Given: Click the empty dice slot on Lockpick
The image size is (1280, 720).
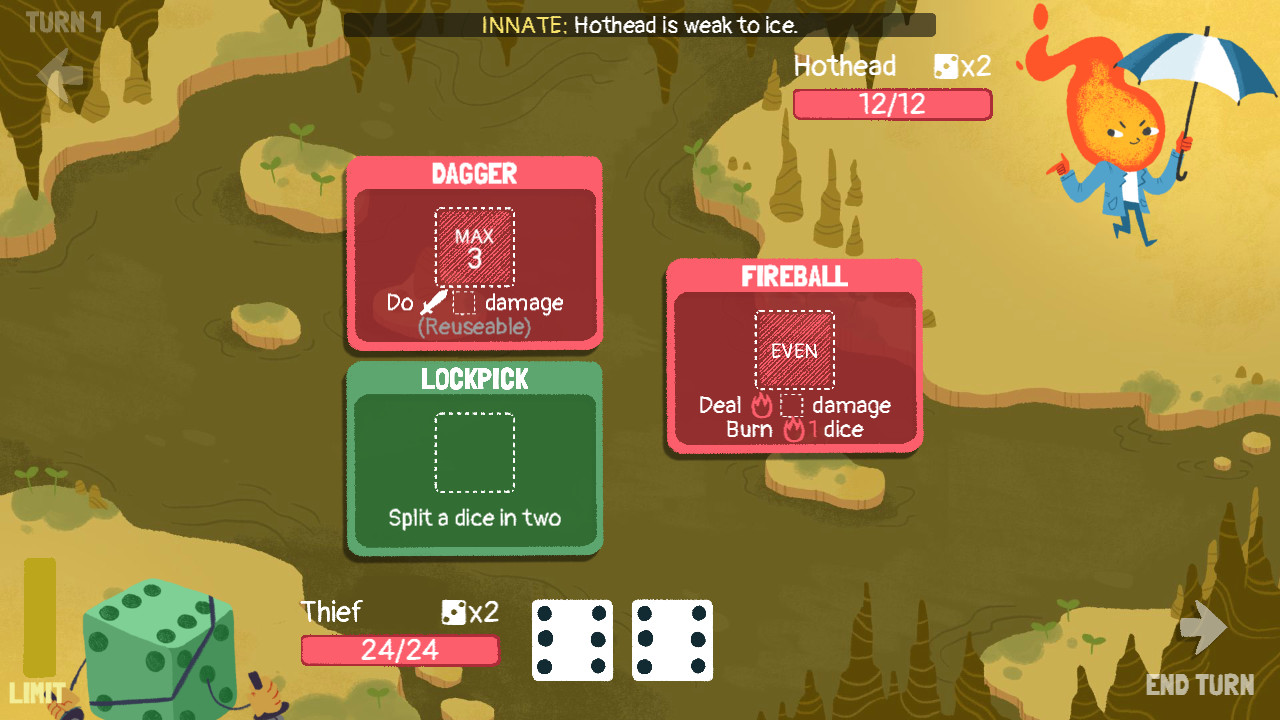Looking at the screenshot, I should click(473, 453).
